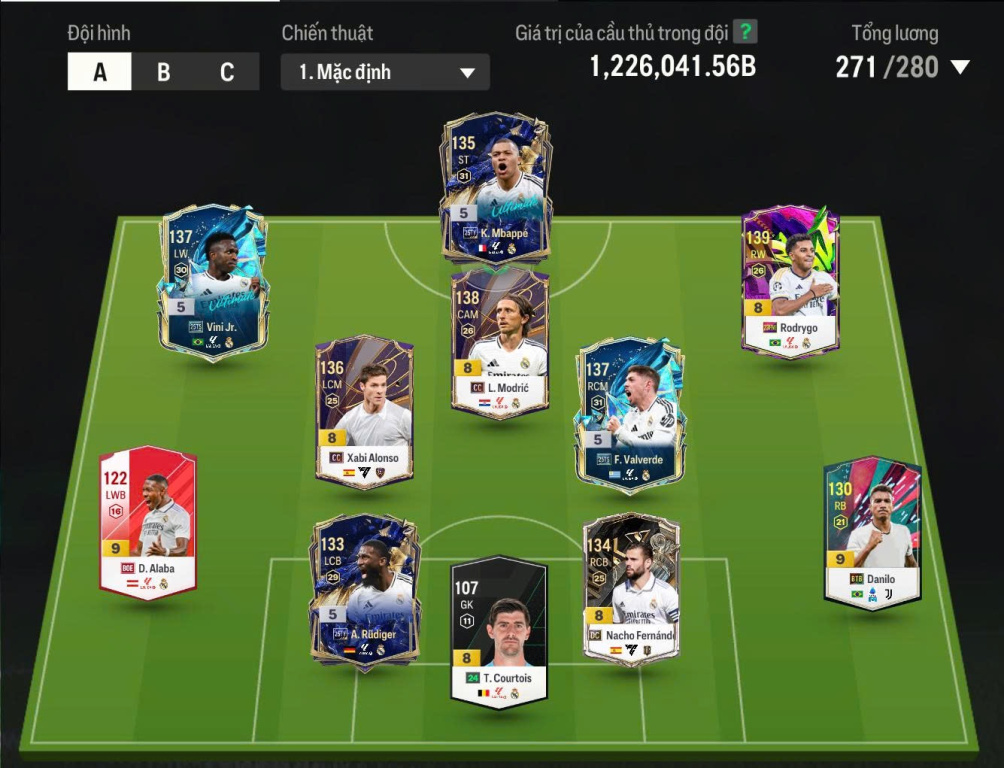Viewport: 1004px width, 768px height.
Task: Select the Vini Jr. left wing card
Action: pyautogui.click(x=213, y=282)
